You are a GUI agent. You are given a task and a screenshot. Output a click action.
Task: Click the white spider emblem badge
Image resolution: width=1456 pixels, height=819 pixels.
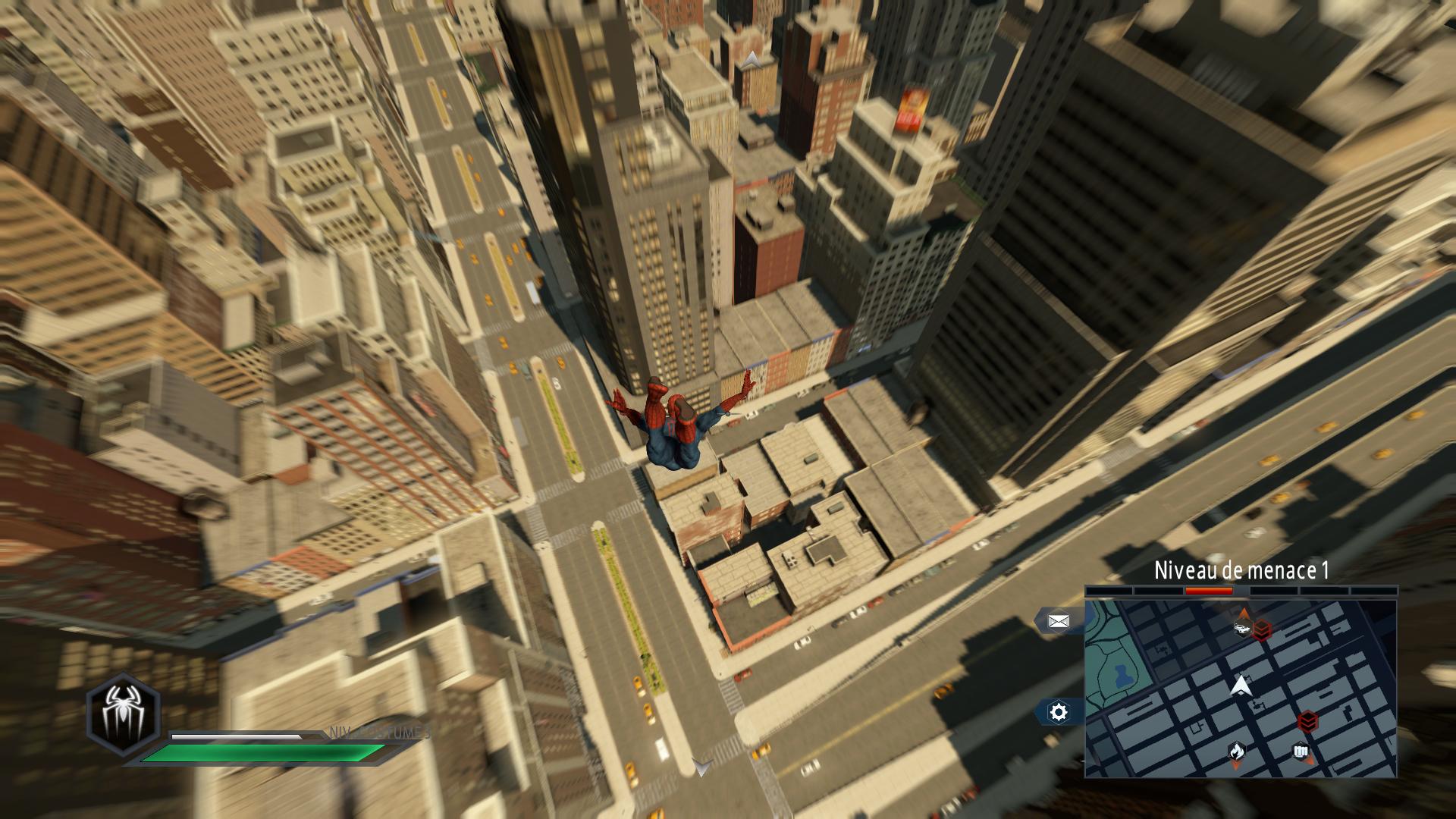click(x=123, y=713)
